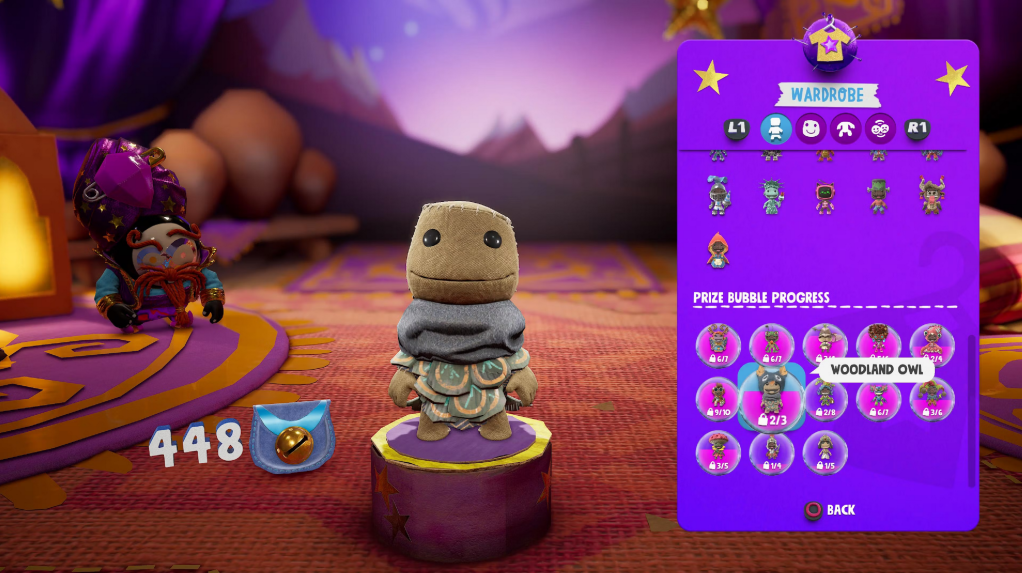Screen dimensions: 1022x573
Task: Choose the red hooded costume
Action: click(718, 250)
